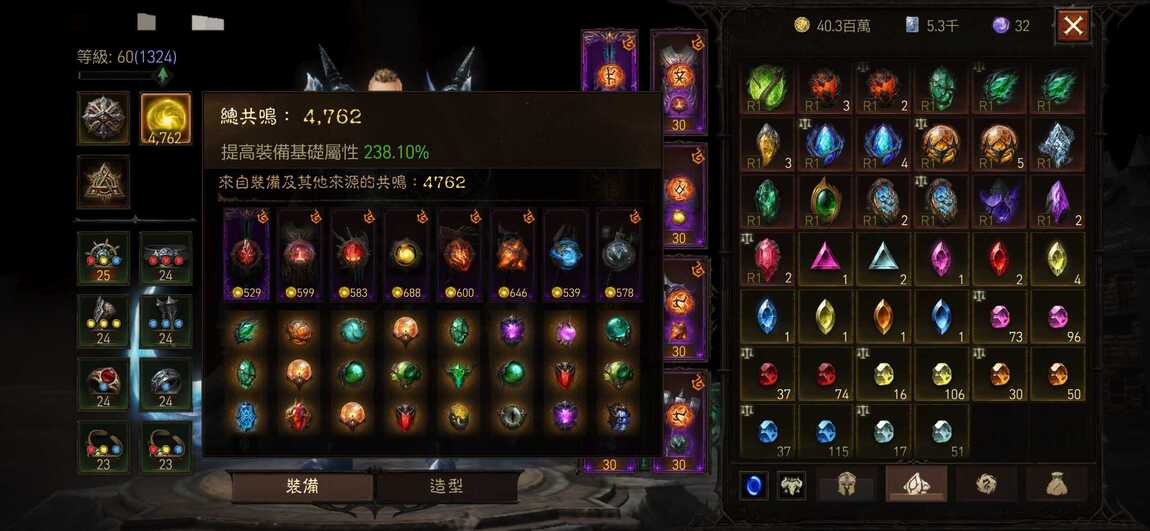The image size is (1150, 531).
Task: Select the gem stack with quantity 73
Action: pos(999,317)
